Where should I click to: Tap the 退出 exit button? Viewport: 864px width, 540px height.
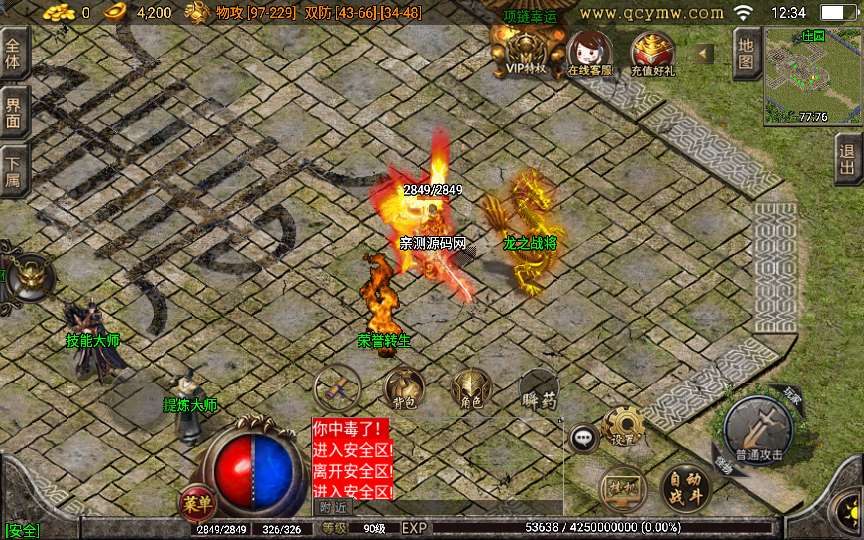tap(849, 159)
